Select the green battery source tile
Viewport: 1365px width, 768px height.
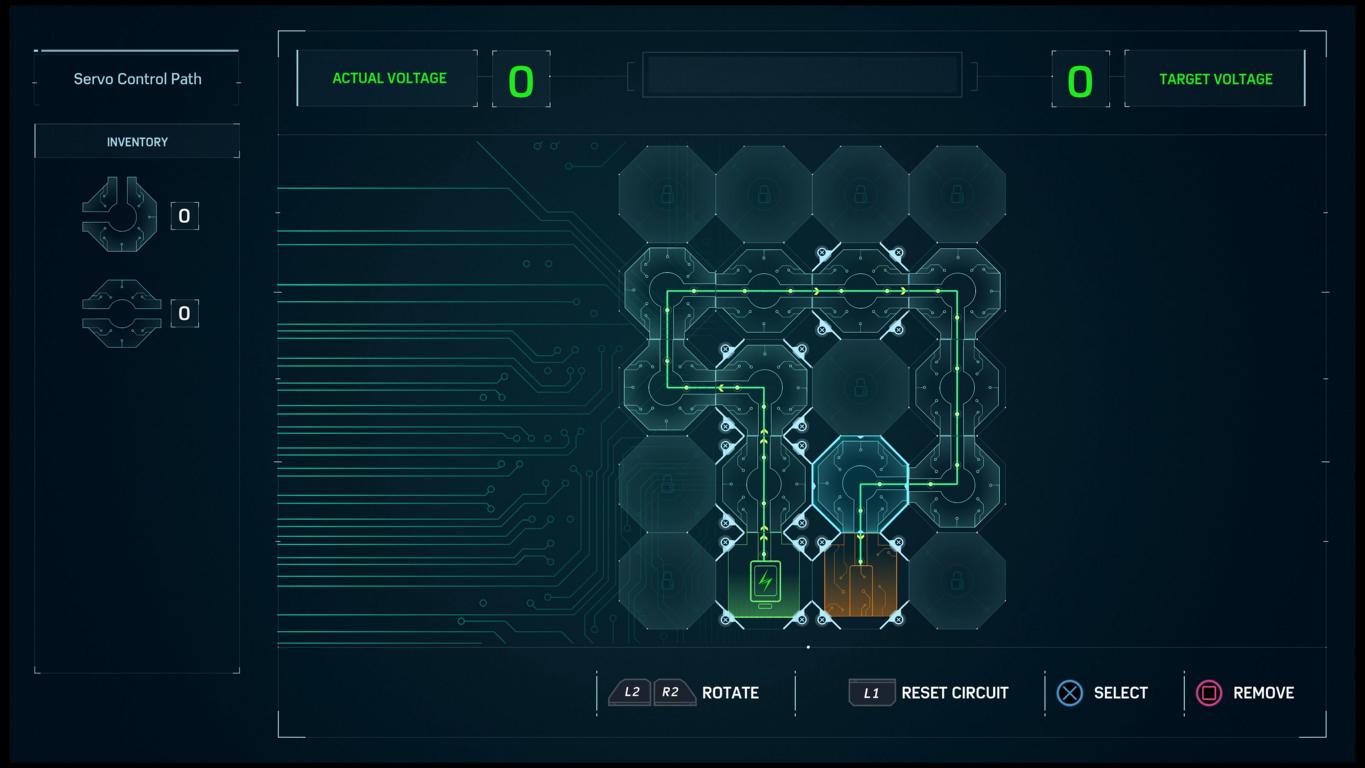click(765, 582)
